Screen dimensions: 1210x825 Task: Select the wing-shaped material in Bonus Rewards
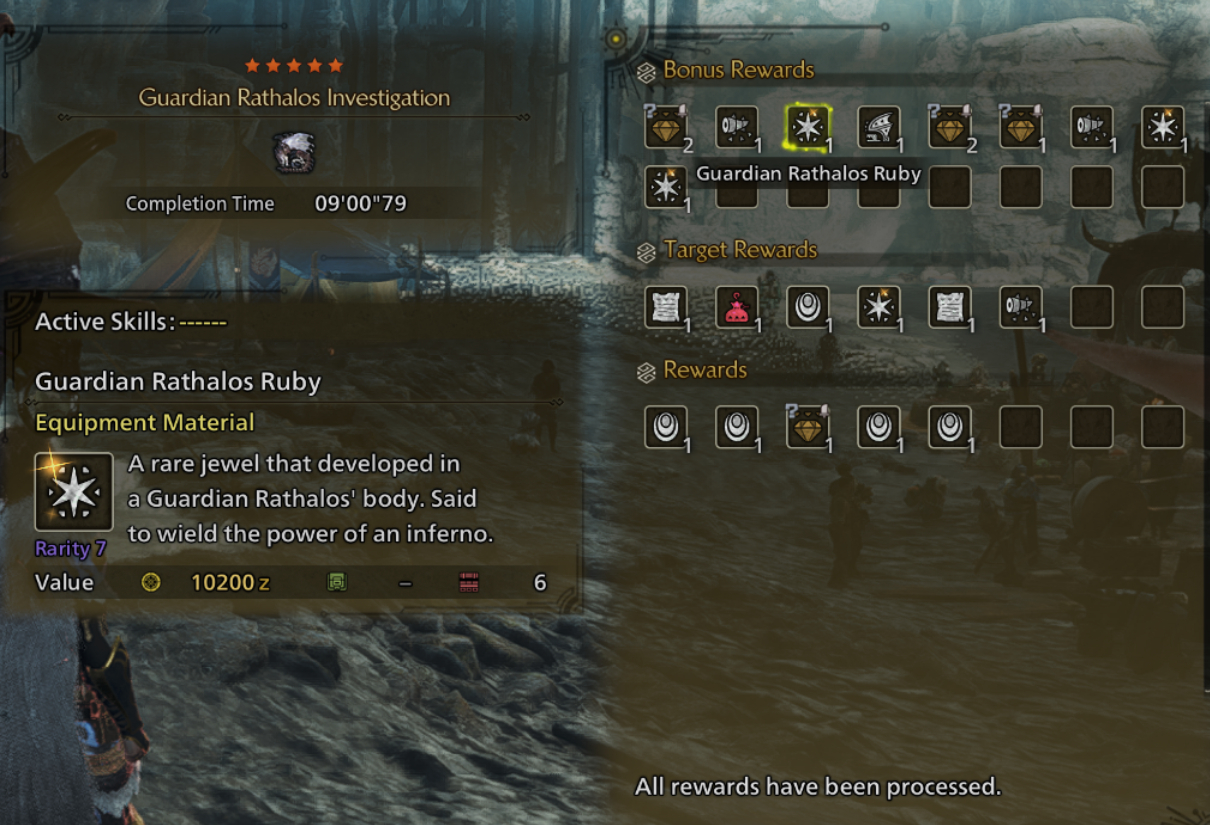tap(878, 128)
